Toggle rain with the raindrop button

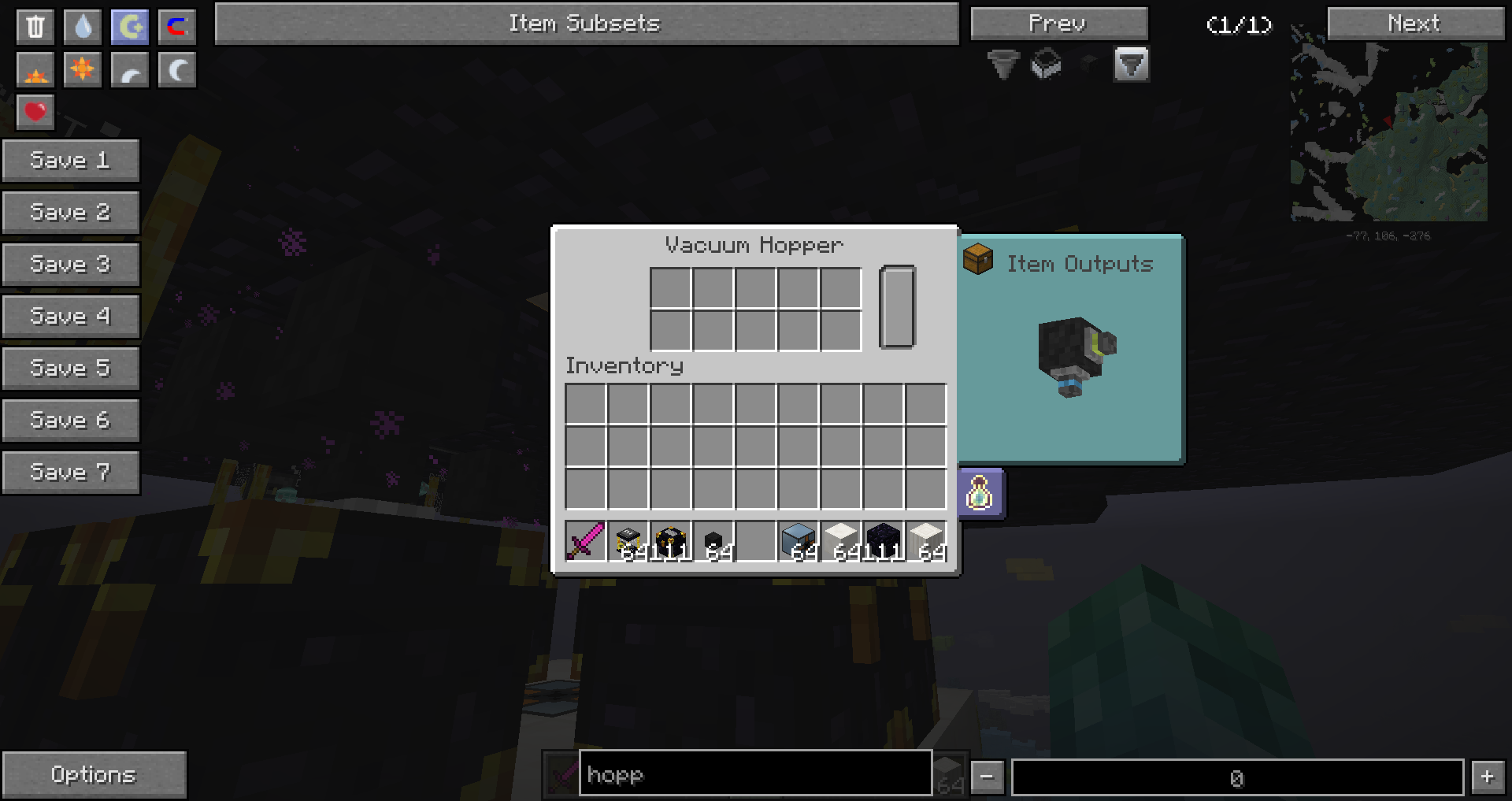point(82,25)
